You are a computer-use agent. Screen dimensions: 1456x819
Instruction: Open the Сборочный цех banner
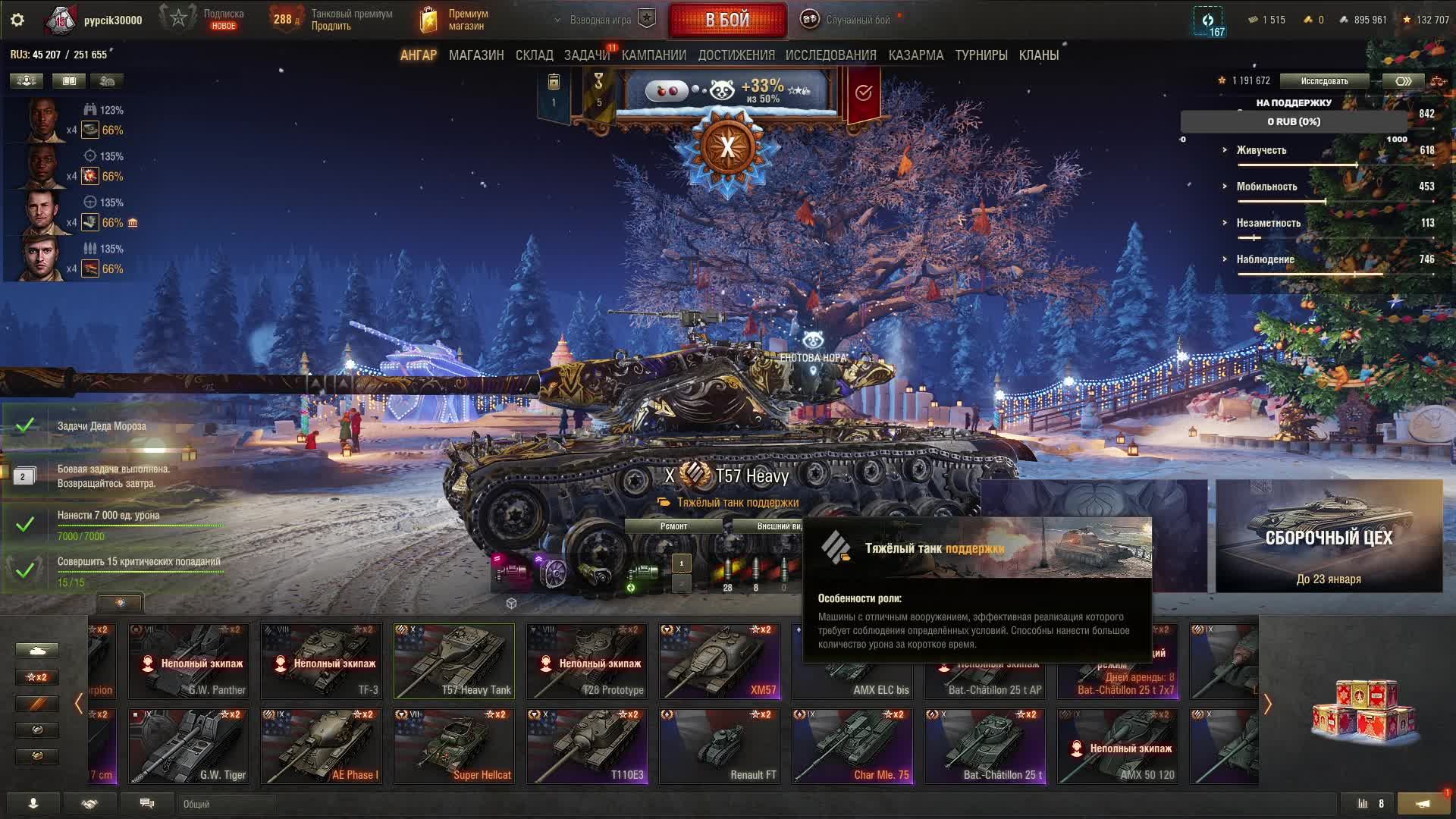click(1329, 536)
